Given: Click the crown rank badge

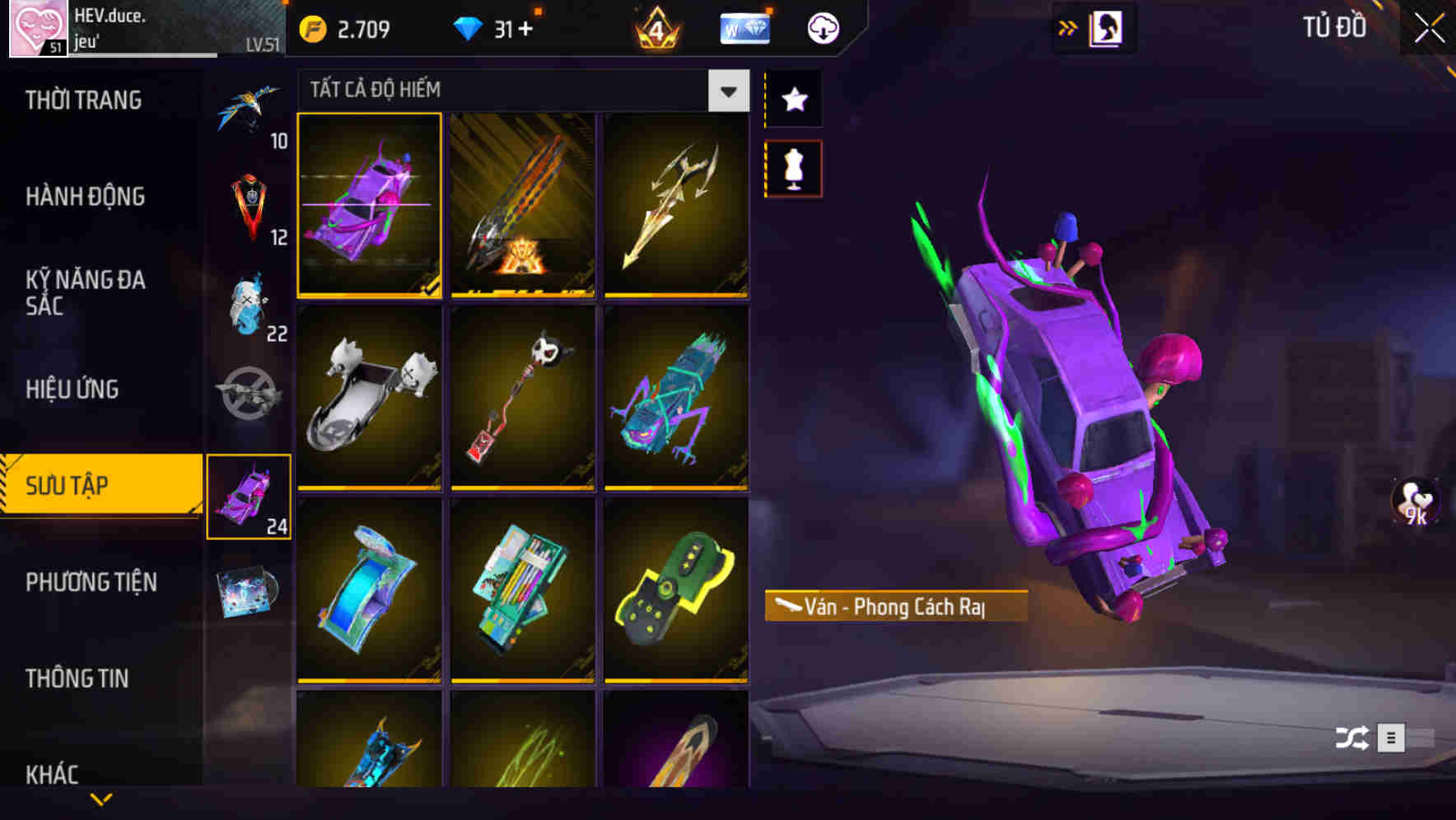Looking at the screenshot, I should (653, 27).
